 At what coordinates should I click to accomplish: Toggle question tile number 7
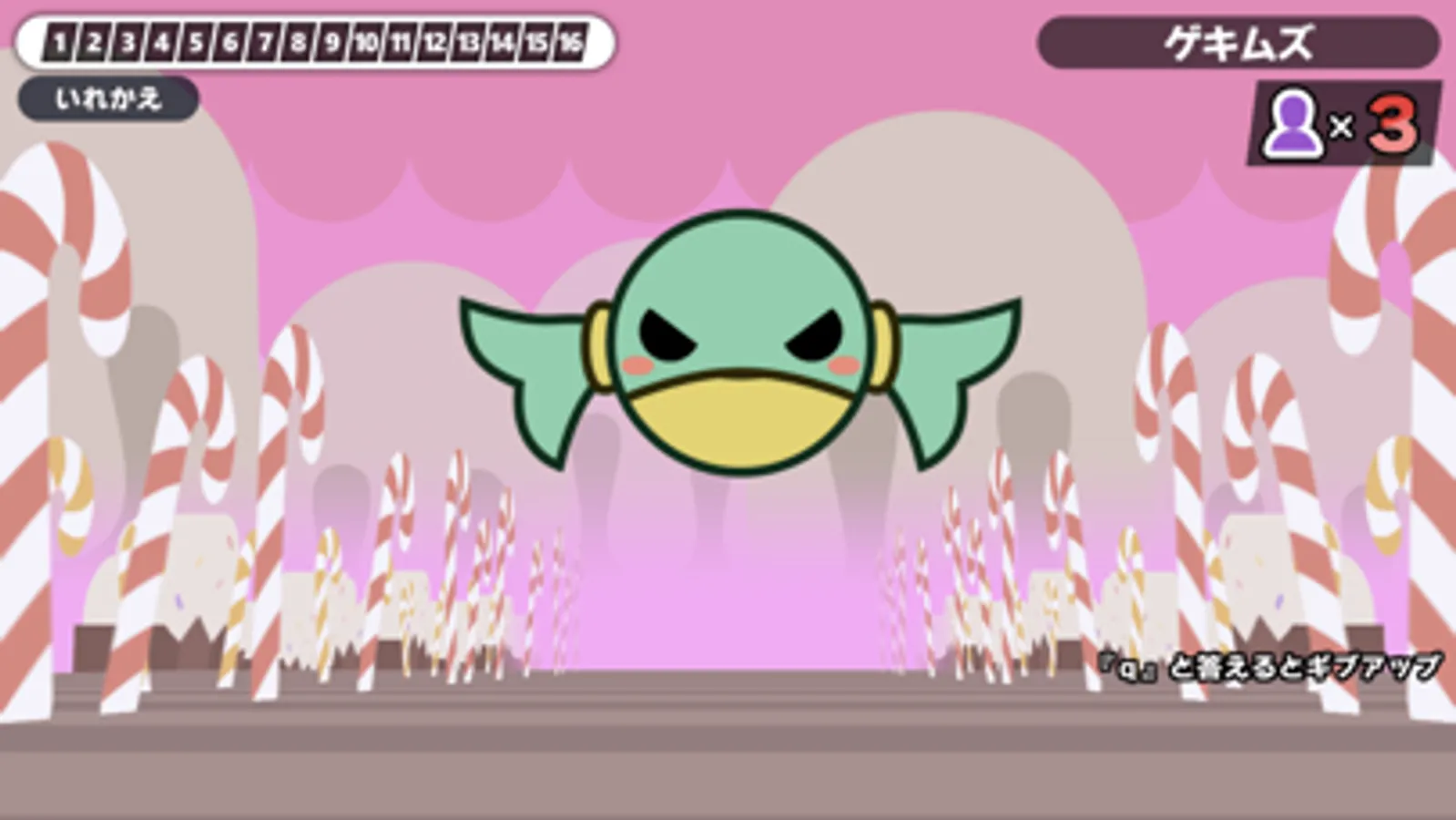tap(265, 42)
